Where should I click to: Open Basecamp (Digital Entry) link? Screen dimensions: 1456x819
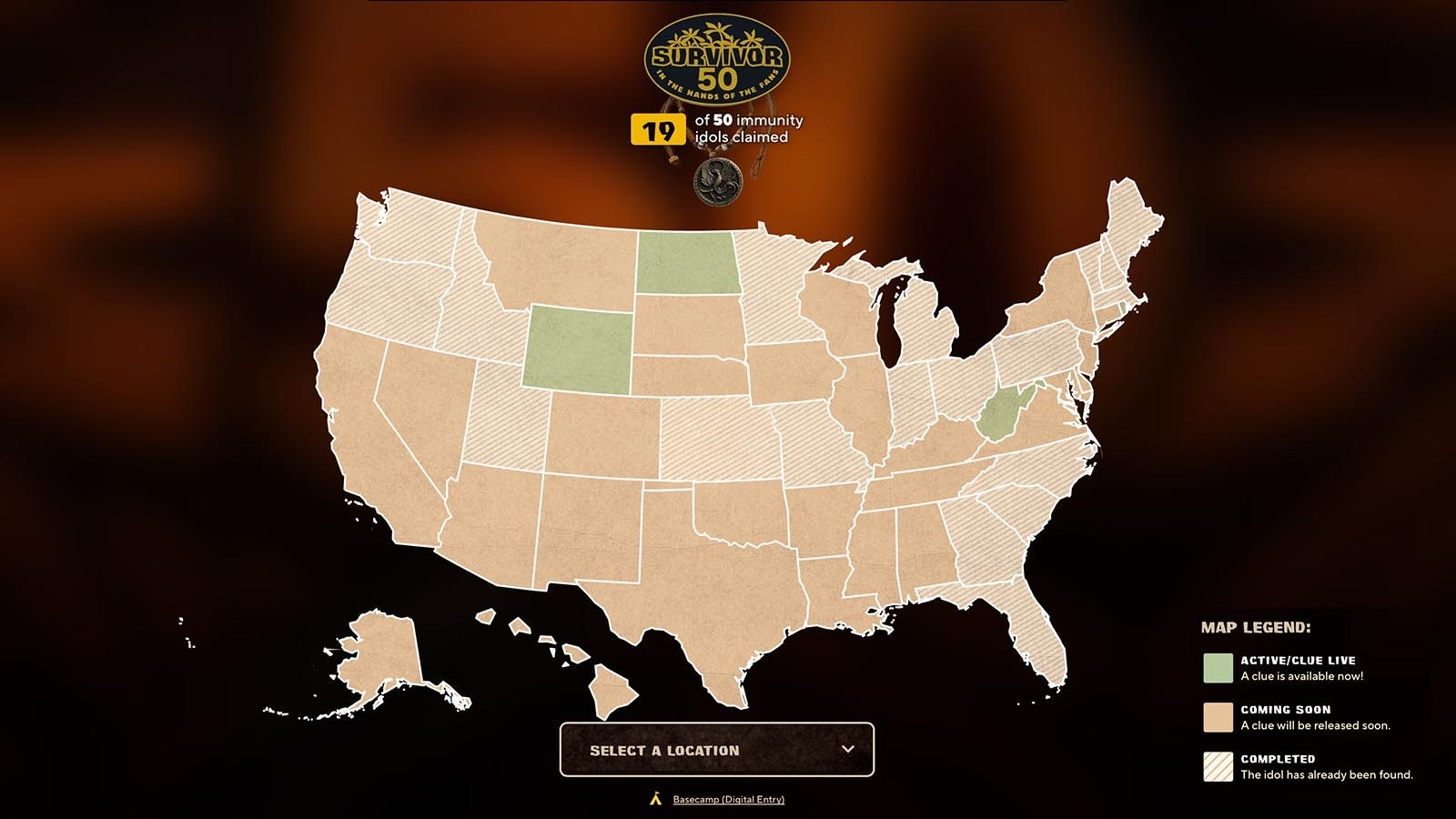pos(728,800)
